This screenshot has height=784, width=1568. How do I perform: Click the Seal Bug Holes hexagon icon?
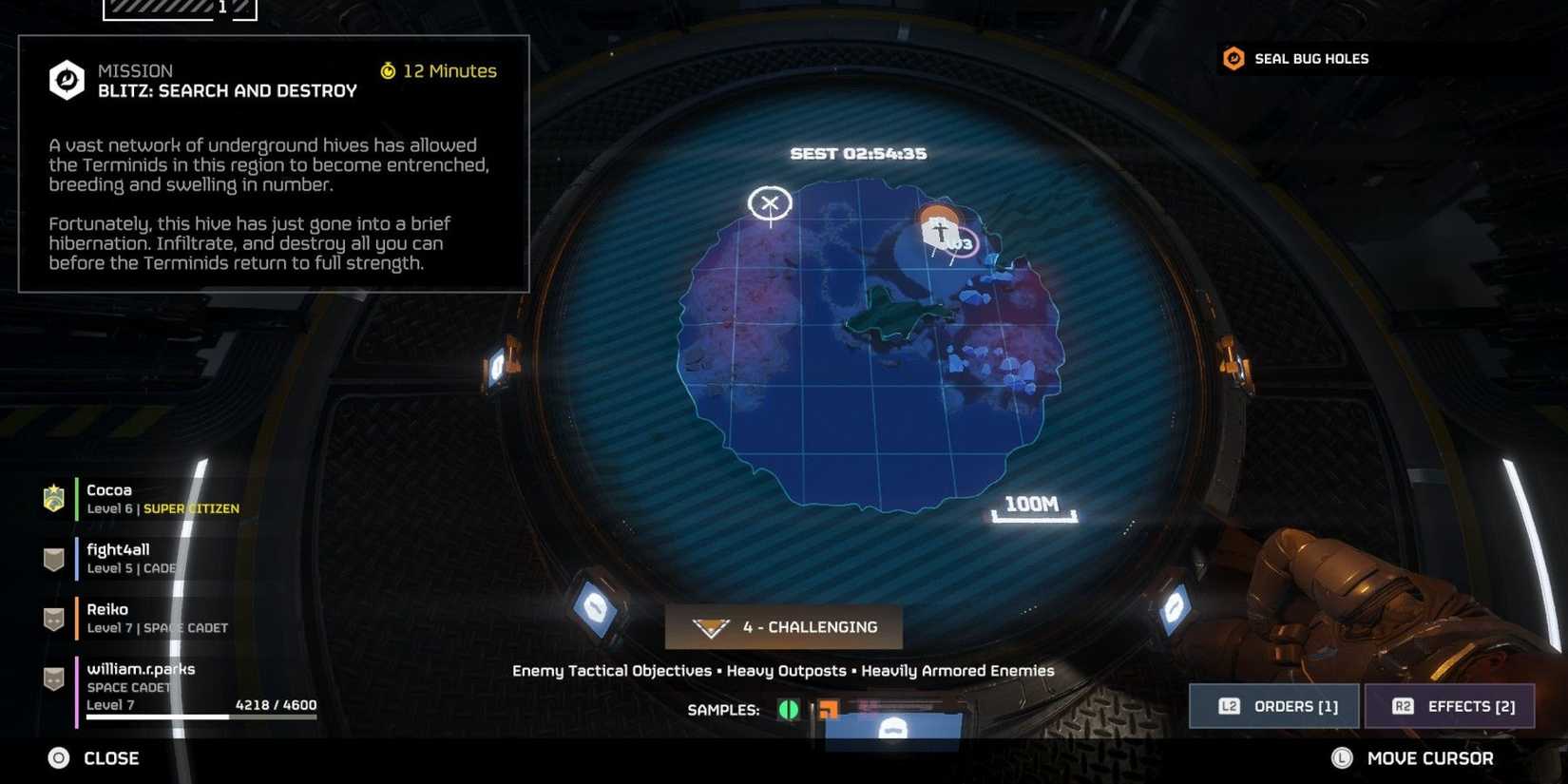coord(1233,58)
